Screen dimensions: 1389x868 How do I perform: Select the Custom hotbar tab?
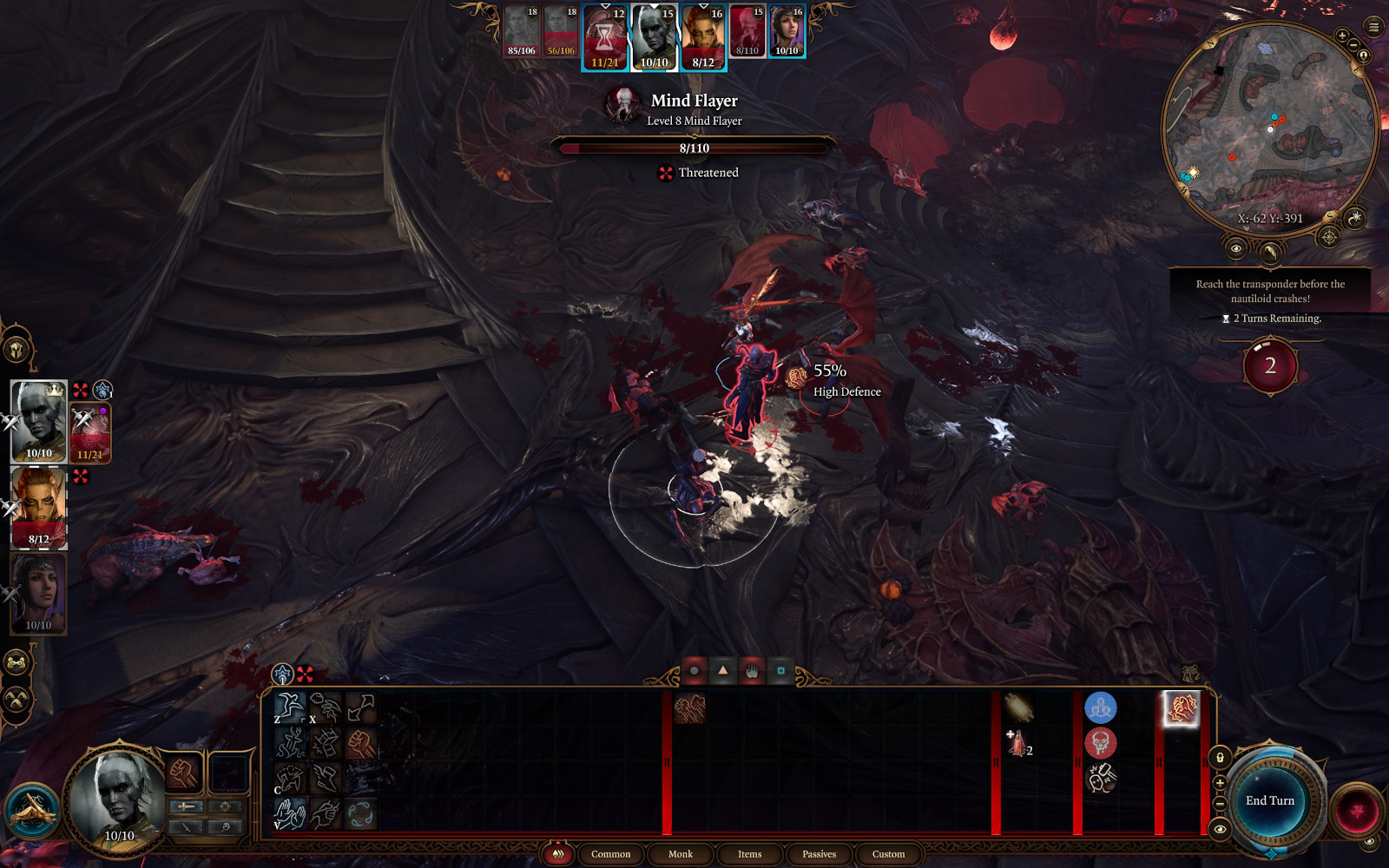pyautogui.click(x=888, y=854)
